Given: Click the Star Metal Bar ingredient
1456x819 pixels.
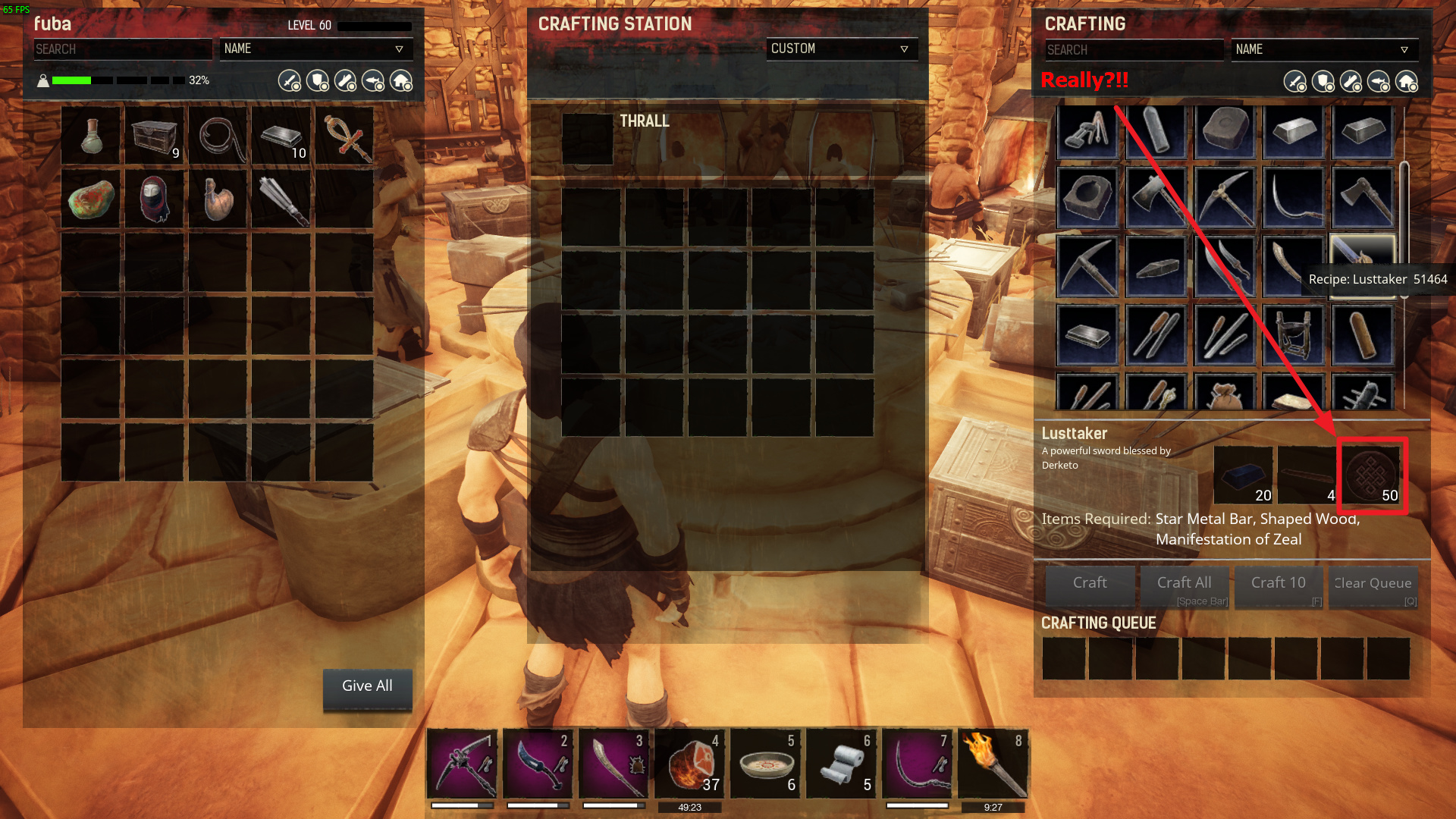Looking at the screenshot, I should (x=1243, y=475).
